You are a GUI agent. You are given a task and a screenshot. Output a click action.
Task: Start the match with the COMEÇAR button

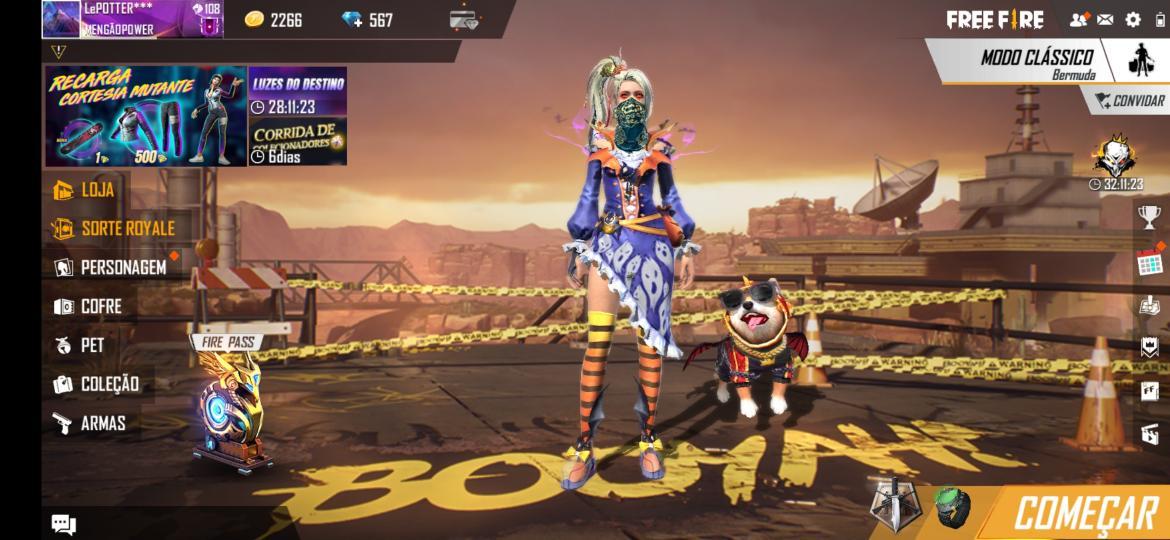(x=1083, y=513)
